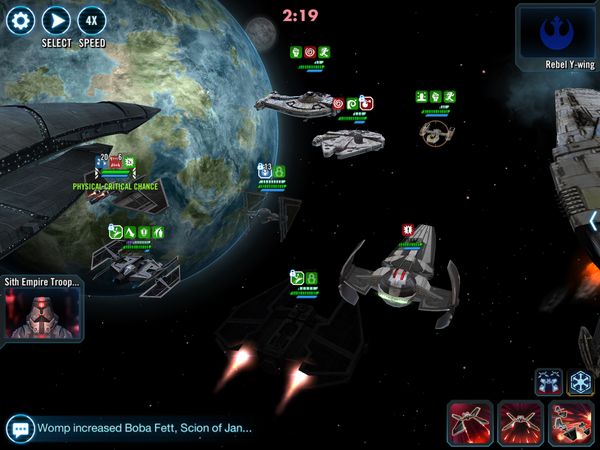600x450 pixels.
Task: Tap the Select auto-play arrow button
Action: coord(56,20)
